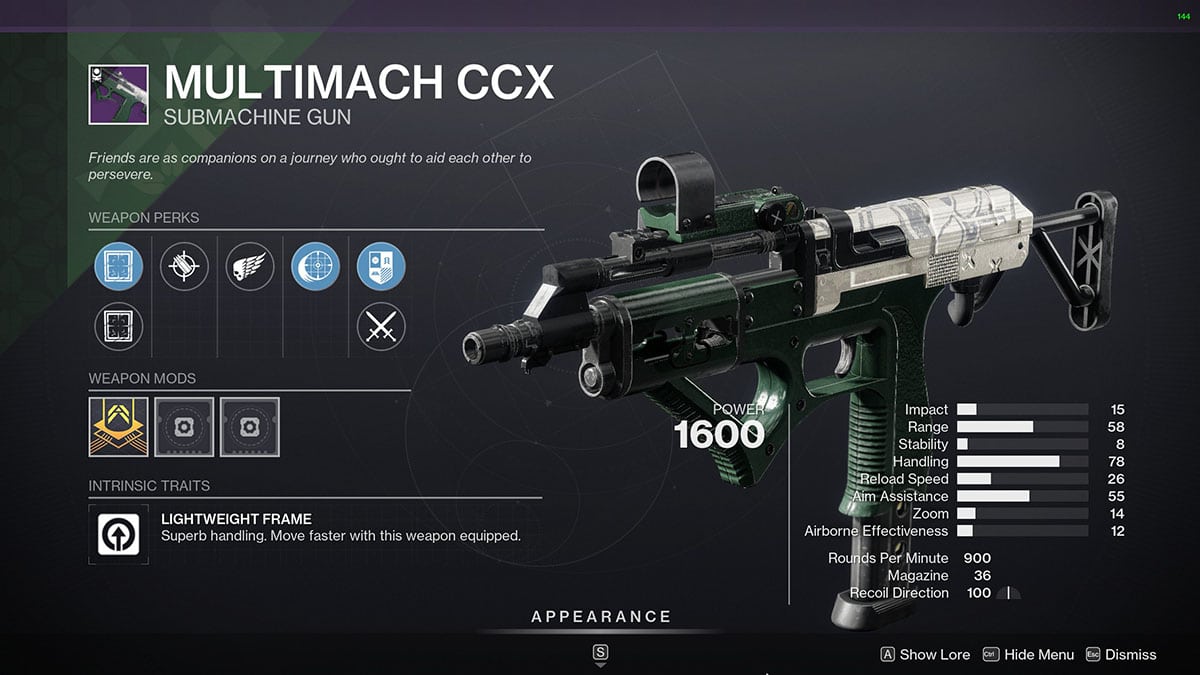Choose the blue shield crest perk
Image resolution: width=1200 pixels, height=675 pixels.
pyautogui.click(x=381, y=267)
